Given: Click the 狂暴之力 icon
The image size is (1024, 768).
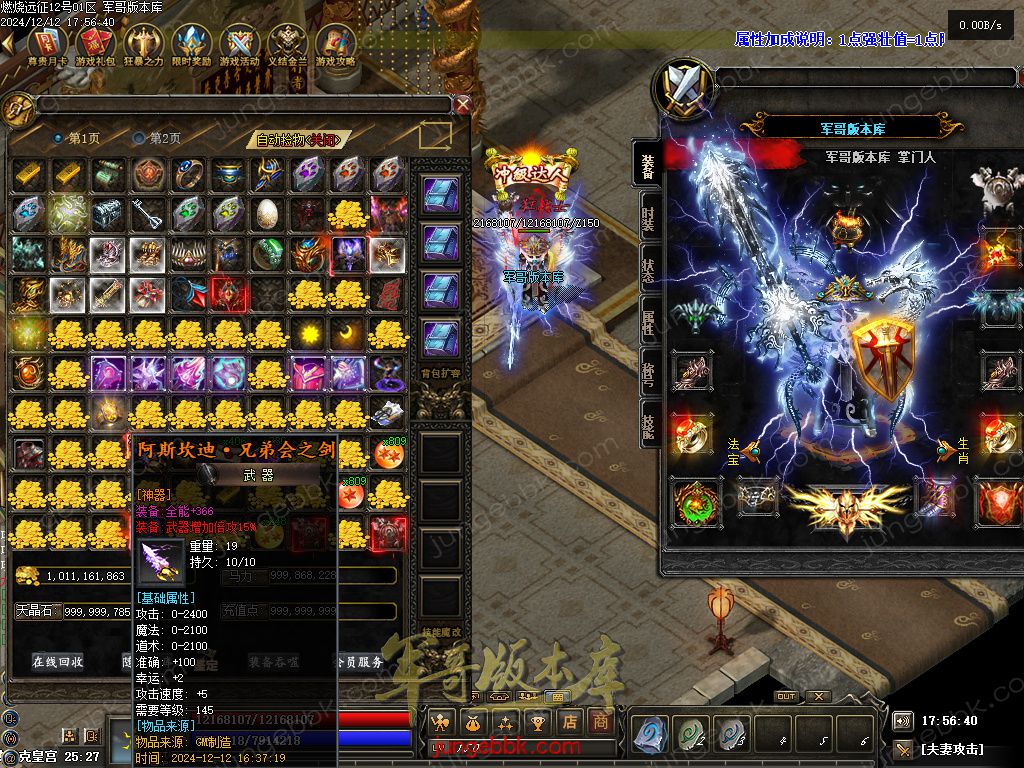Looking at the screenshot, I should [143, 45].
